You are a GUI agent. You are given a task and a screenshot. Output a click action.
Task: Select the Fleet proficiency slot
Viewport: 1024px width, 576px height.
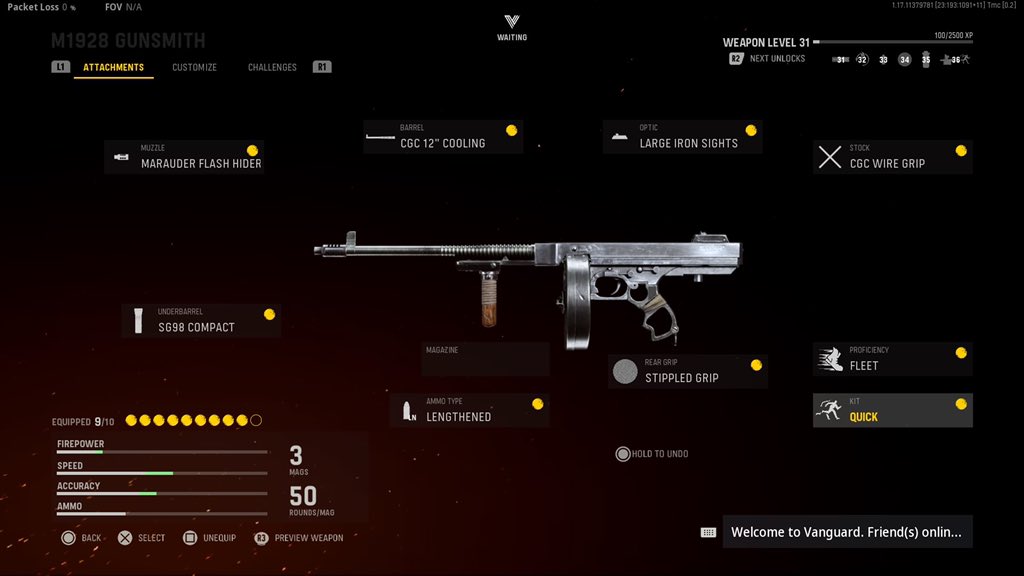[x=893, y=359]
